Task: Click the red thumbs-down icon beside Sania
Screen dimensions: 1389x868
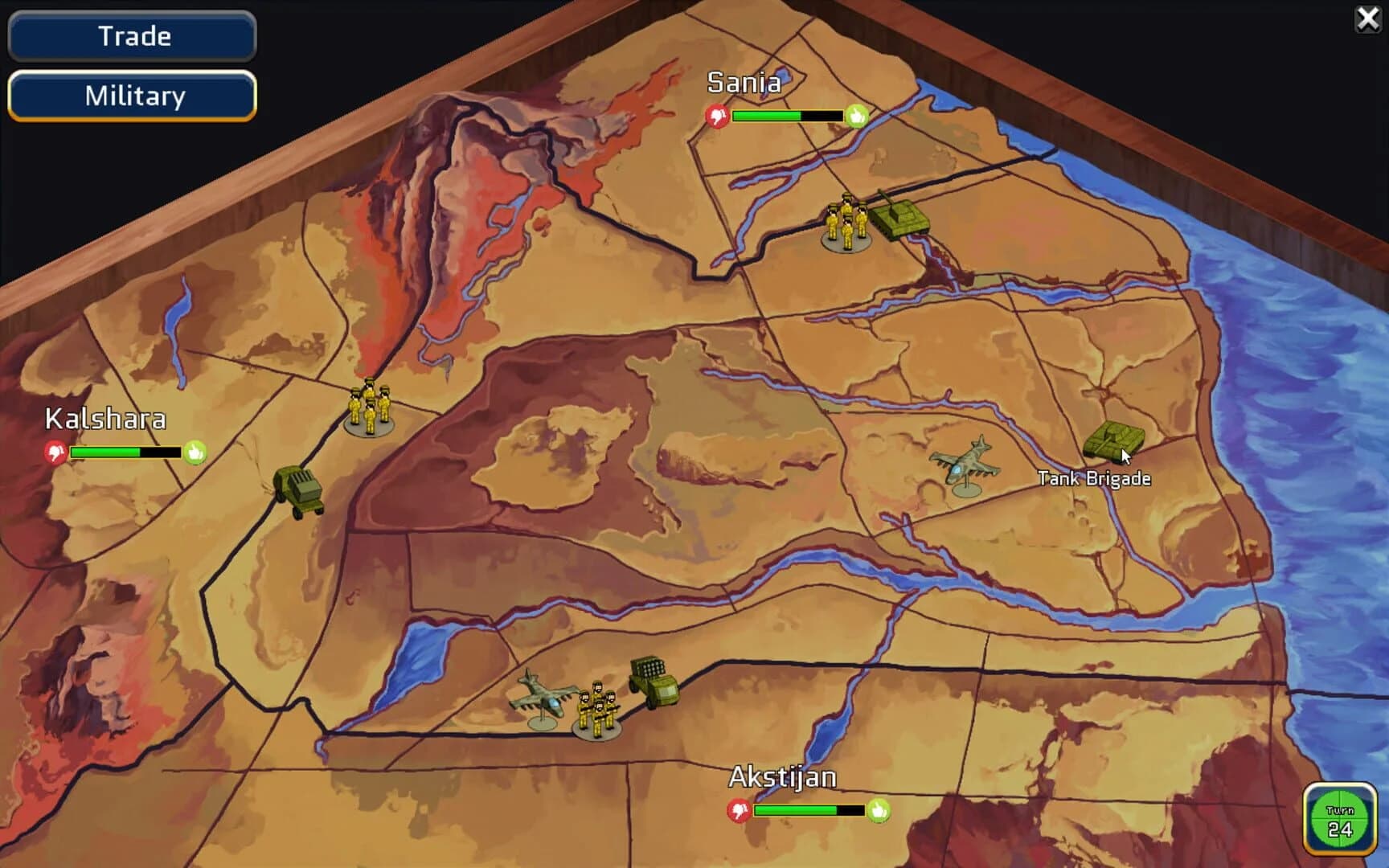Action: [716, 115]
